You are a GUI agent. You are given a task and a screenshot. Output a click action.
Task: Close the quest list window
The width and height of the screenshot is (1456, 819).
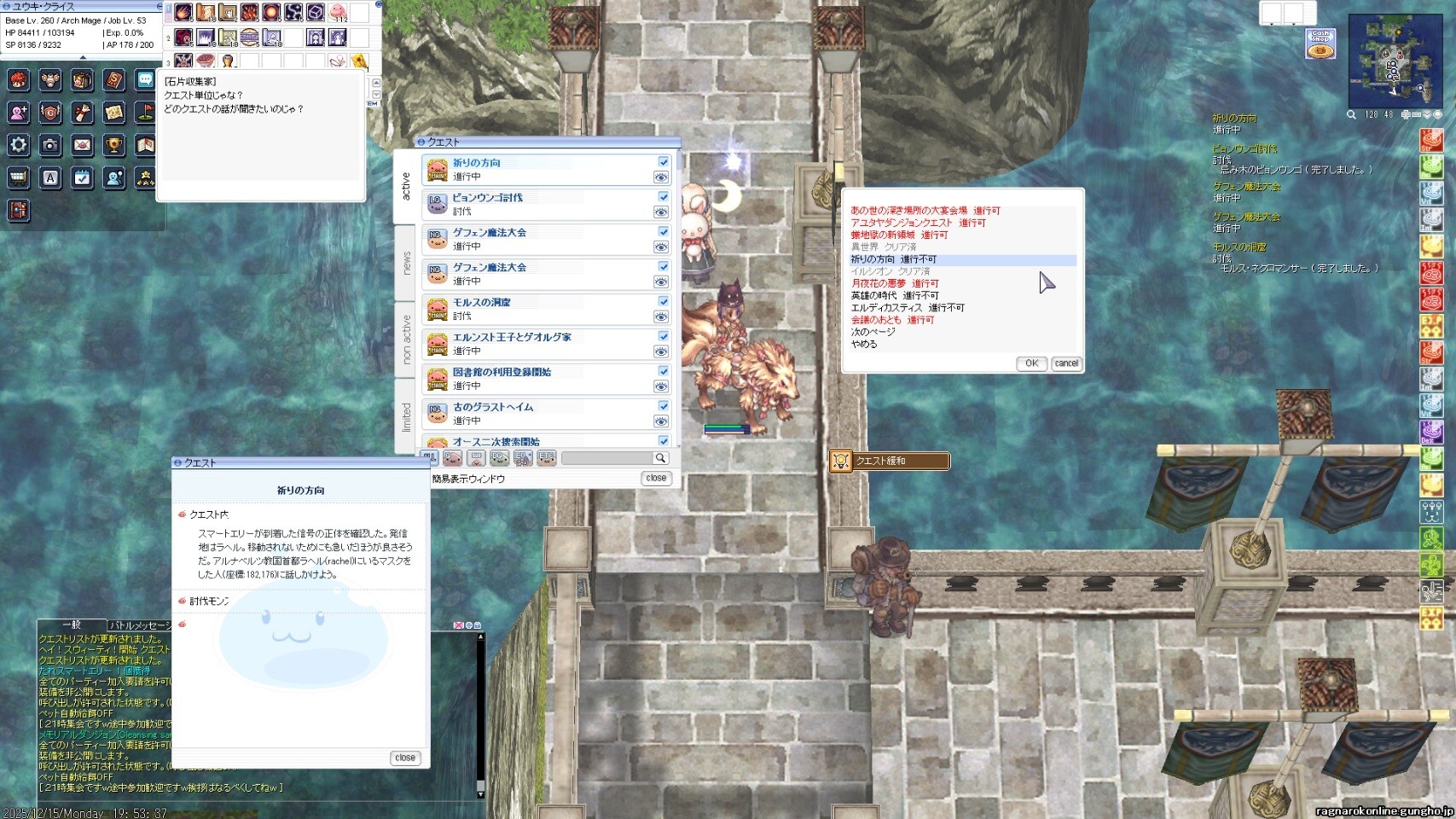pyautogui.click(x=656, y=479)
